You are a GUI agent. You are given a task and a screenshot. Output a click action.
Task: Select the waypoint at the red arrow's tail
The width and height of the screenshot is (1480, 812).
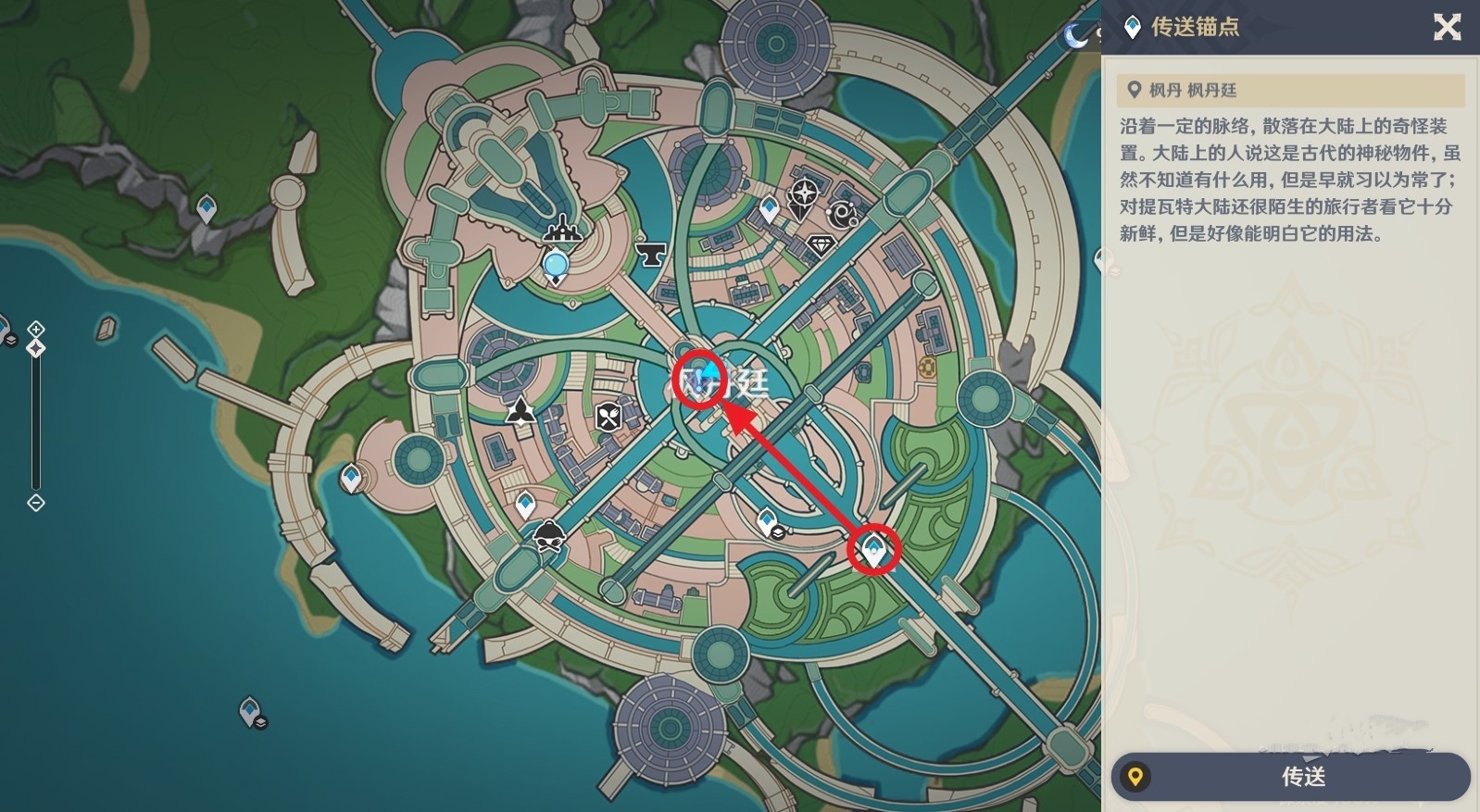coord(873,553)
